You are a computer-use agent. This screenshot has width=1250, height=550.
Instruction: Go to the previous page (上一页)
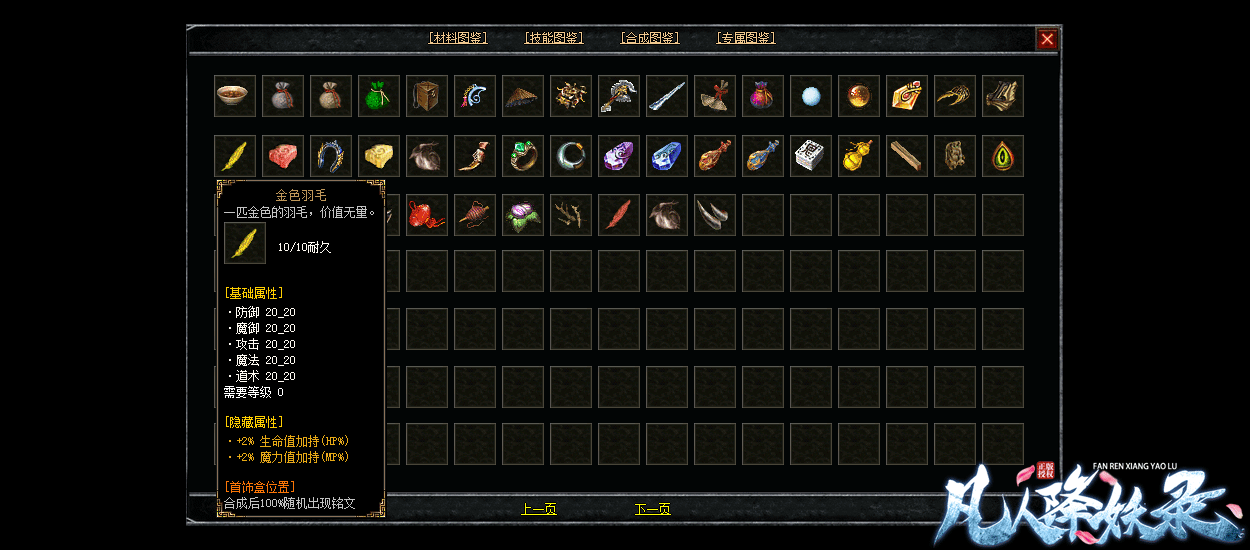click(539, 509)
